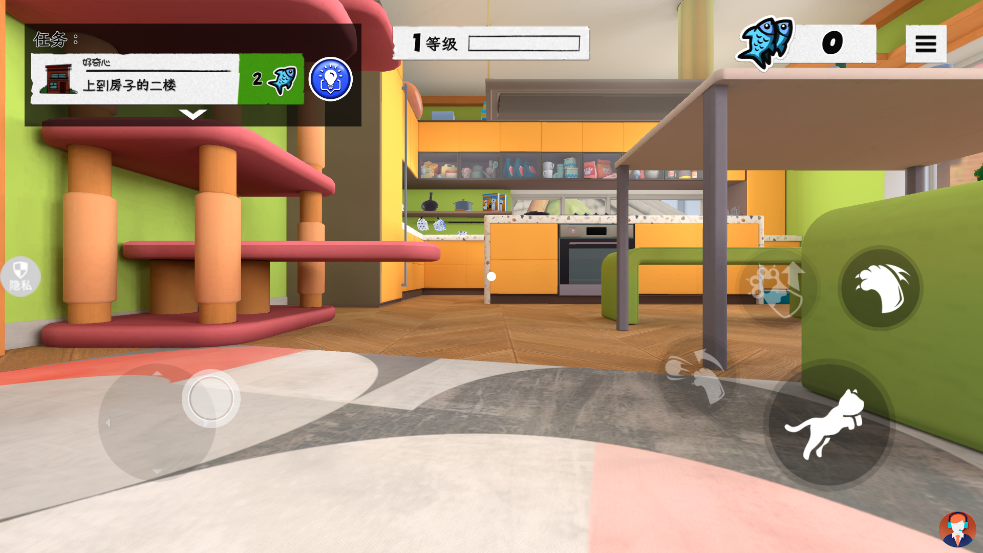Trigger the paw pick-up button with the arrow

(x=777, y=287)
